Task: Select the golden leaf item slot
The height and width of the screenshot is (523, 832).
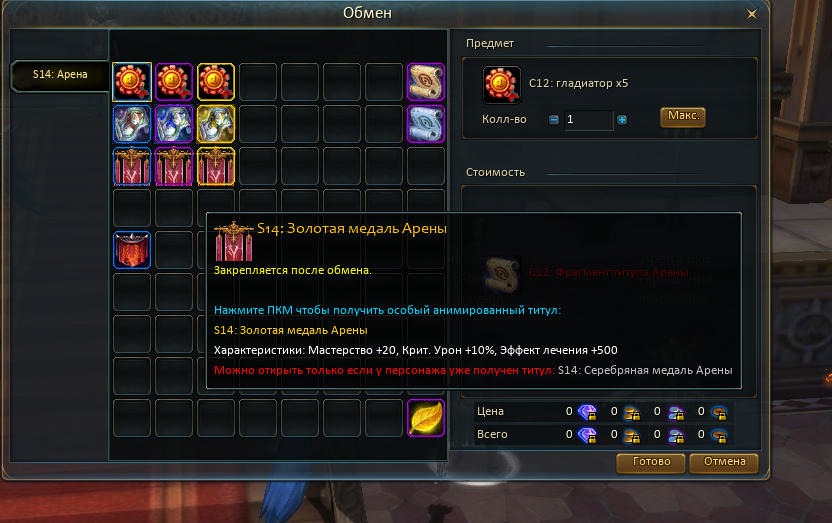Action: coord(426,418)
